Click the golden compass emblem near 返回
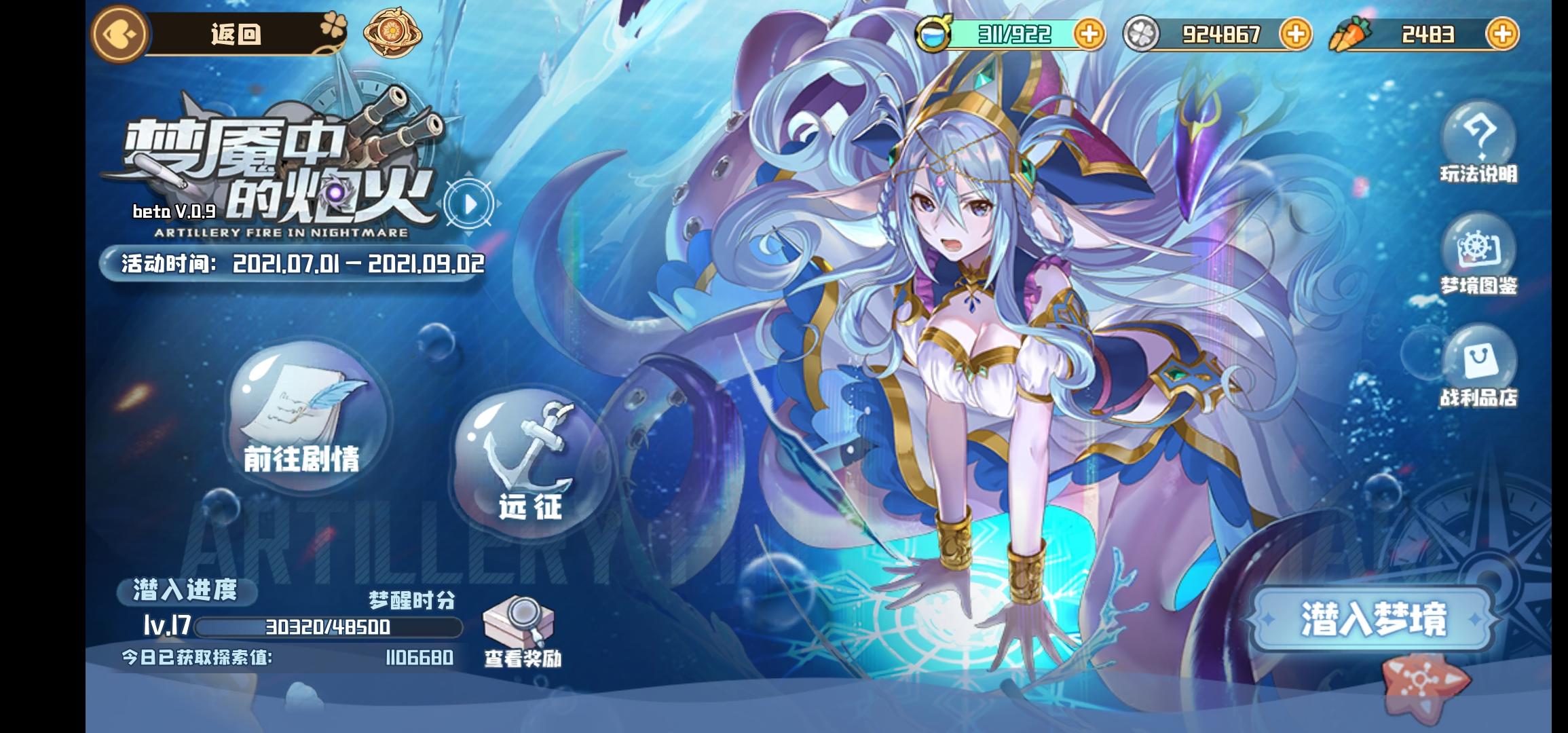 (x=392, y=33)
